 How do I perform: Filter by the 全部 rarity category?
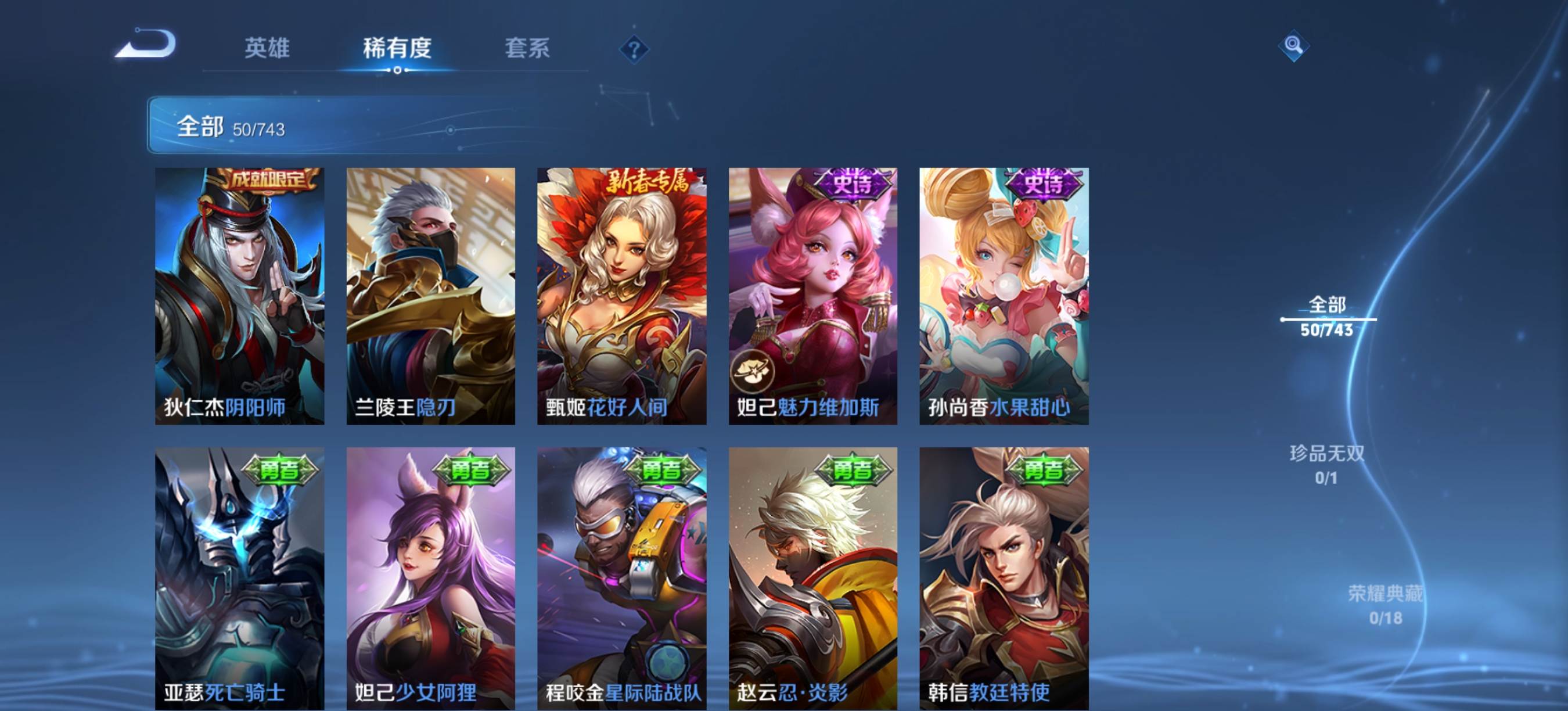click(1327, 317)
